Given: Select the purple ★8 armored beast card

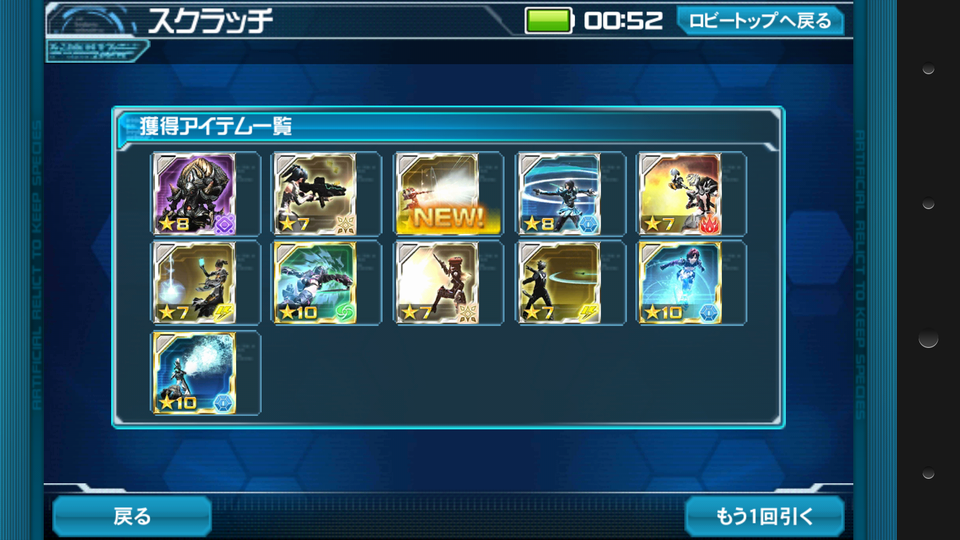Looking at the screenshot, I should click(x=194, y=193).
